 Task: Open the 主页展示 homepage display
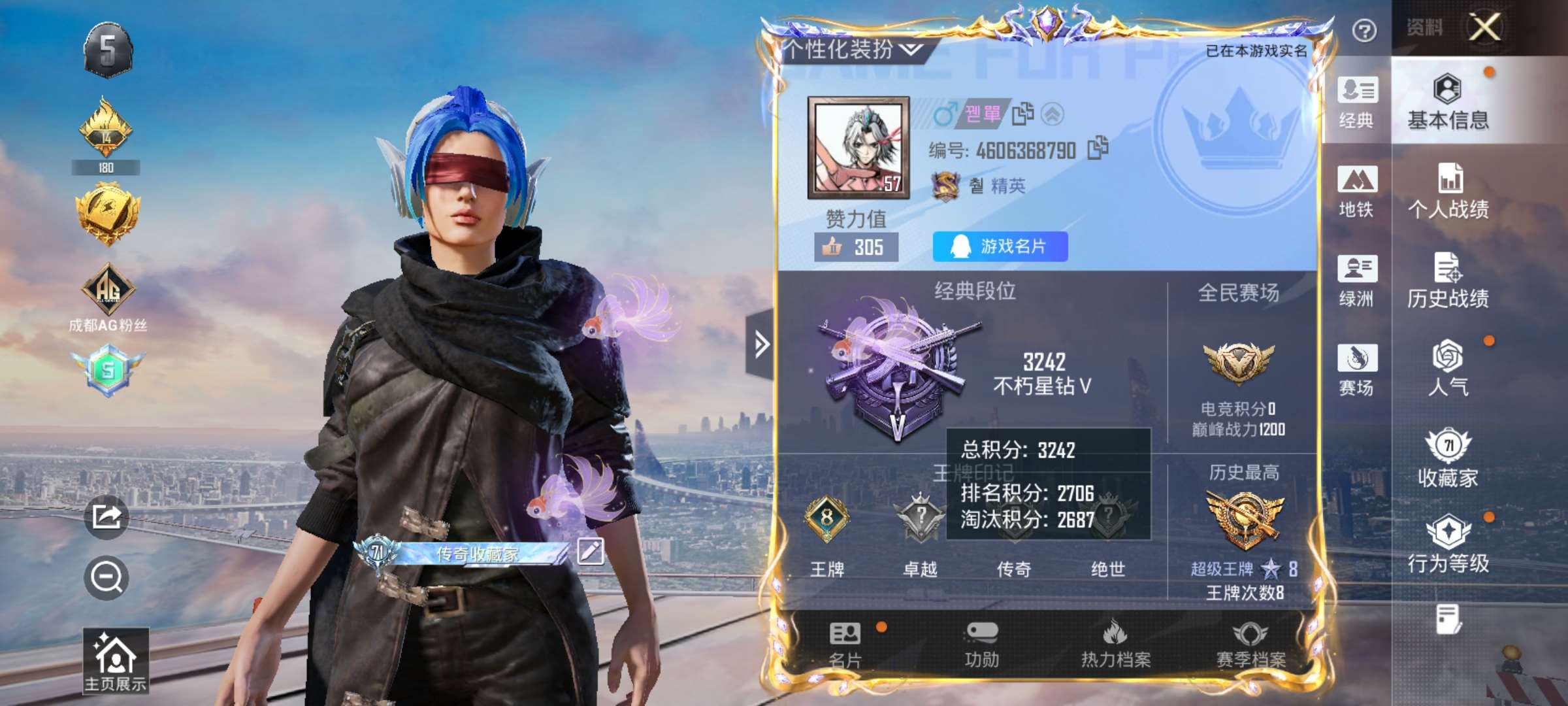click(x=115, y=660)
